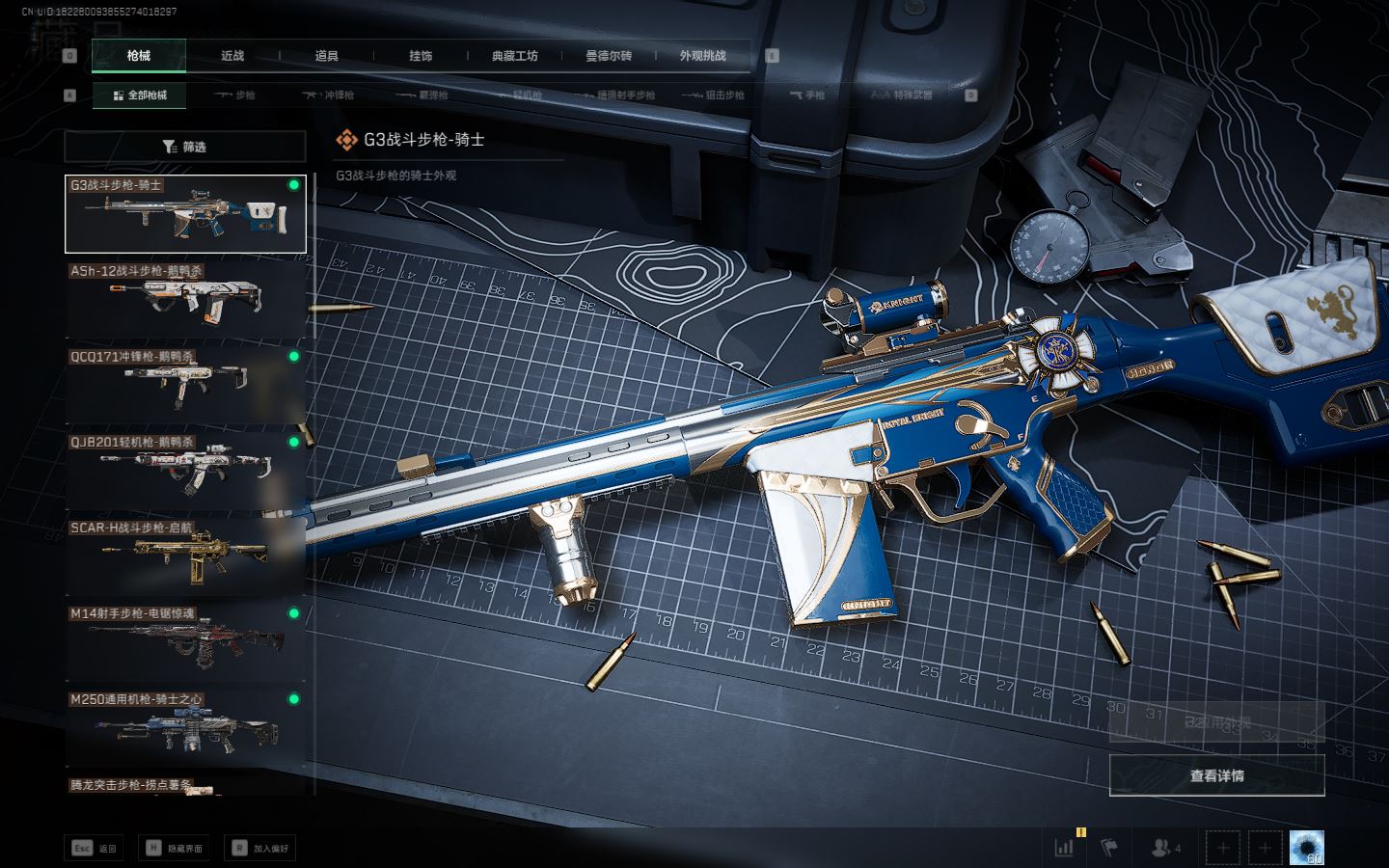Click the 查看详情 view details button
The height and width of the screenshot is (868, 1389).
(x=1216, y=775)
